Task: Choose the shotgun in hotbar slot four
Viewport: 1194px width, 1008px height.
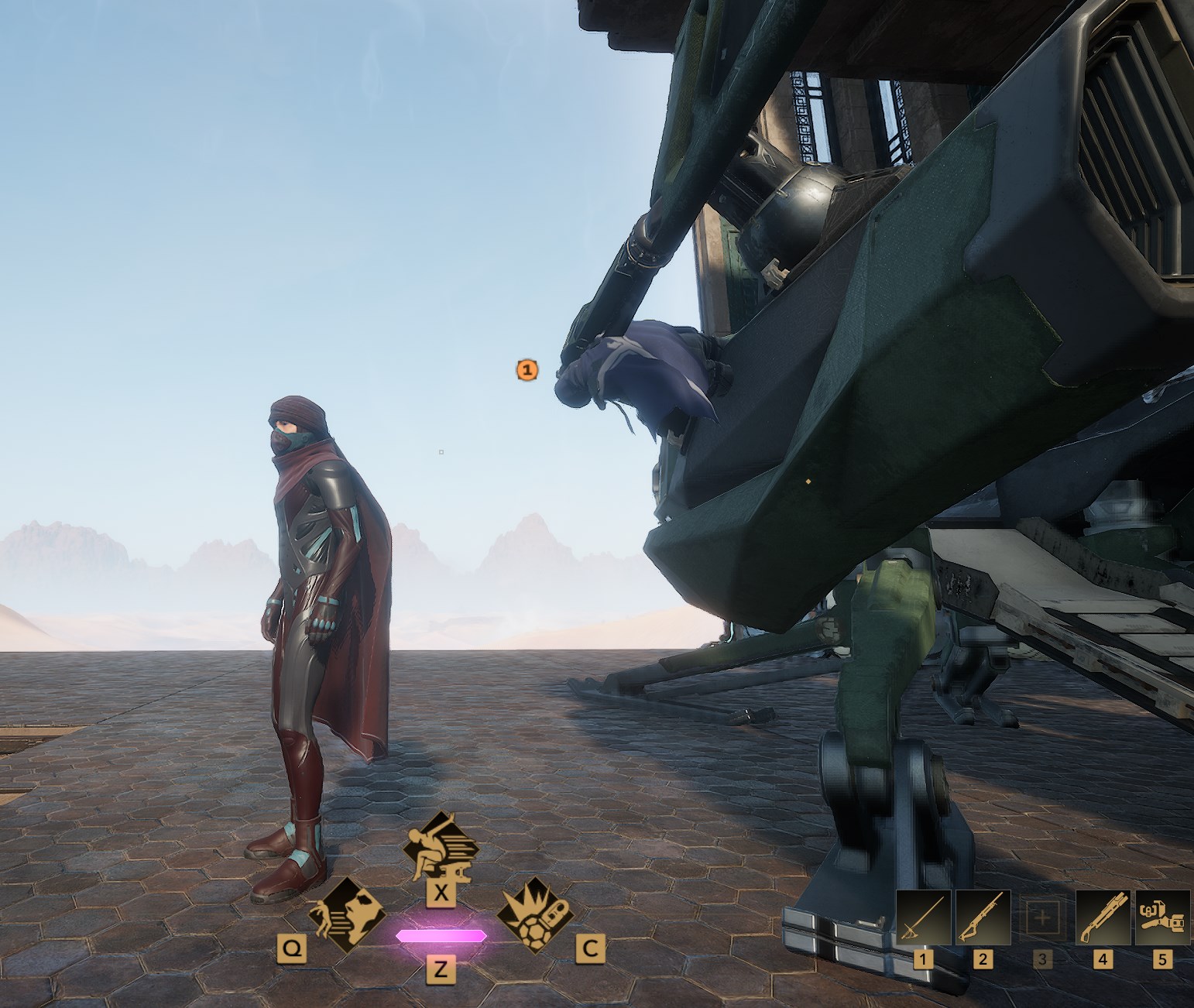Action: tap(1103, 917)
